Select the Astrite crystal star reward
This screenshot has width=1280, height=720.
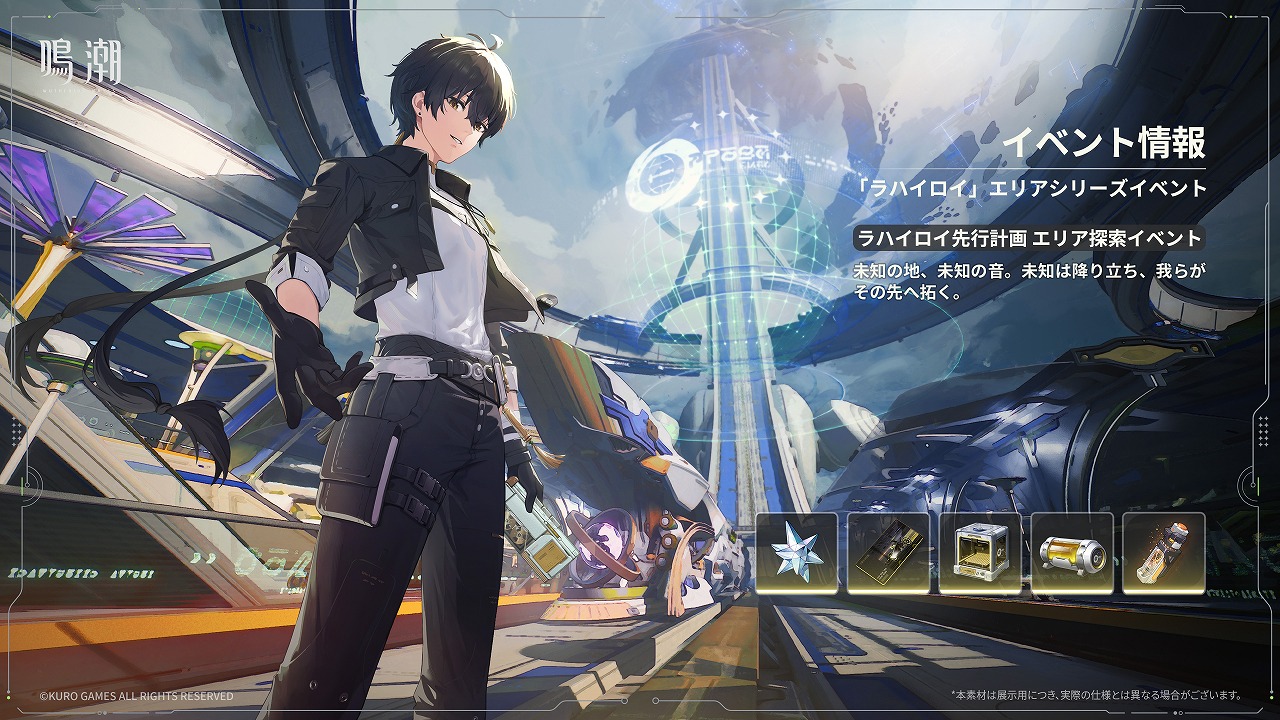pyautogui.click(x=797, y=552)
